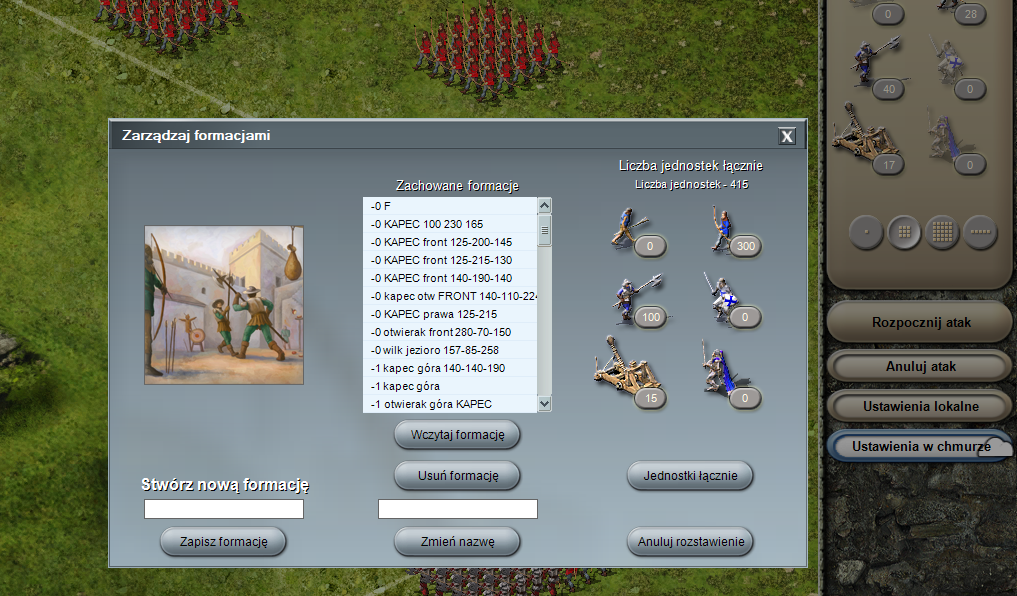Focus the new formation name field

(223, 509)
